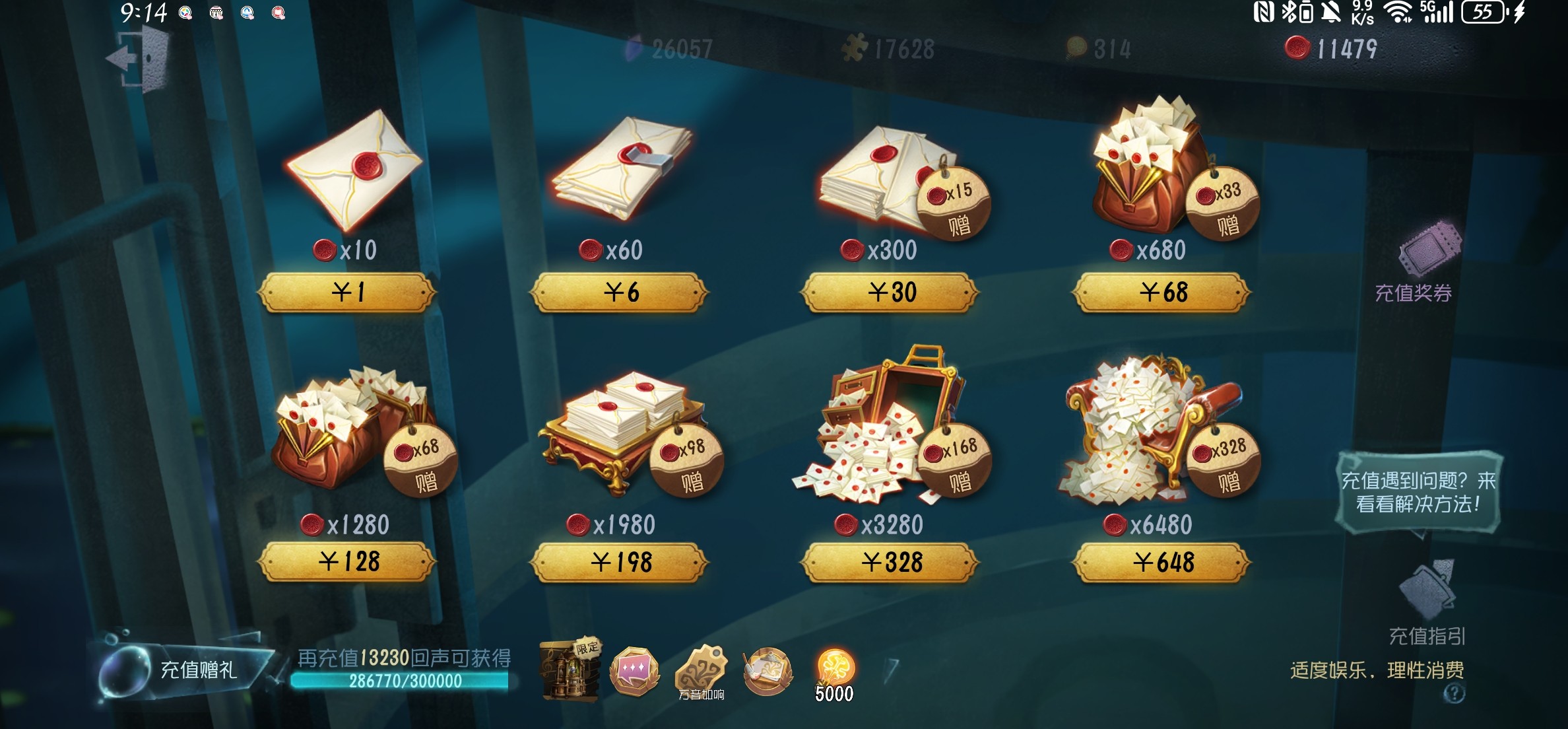Tap the 11479 echo currency counter
Image resolution: width=1568 pixels, height=729 pixels.
point(1333,49)
